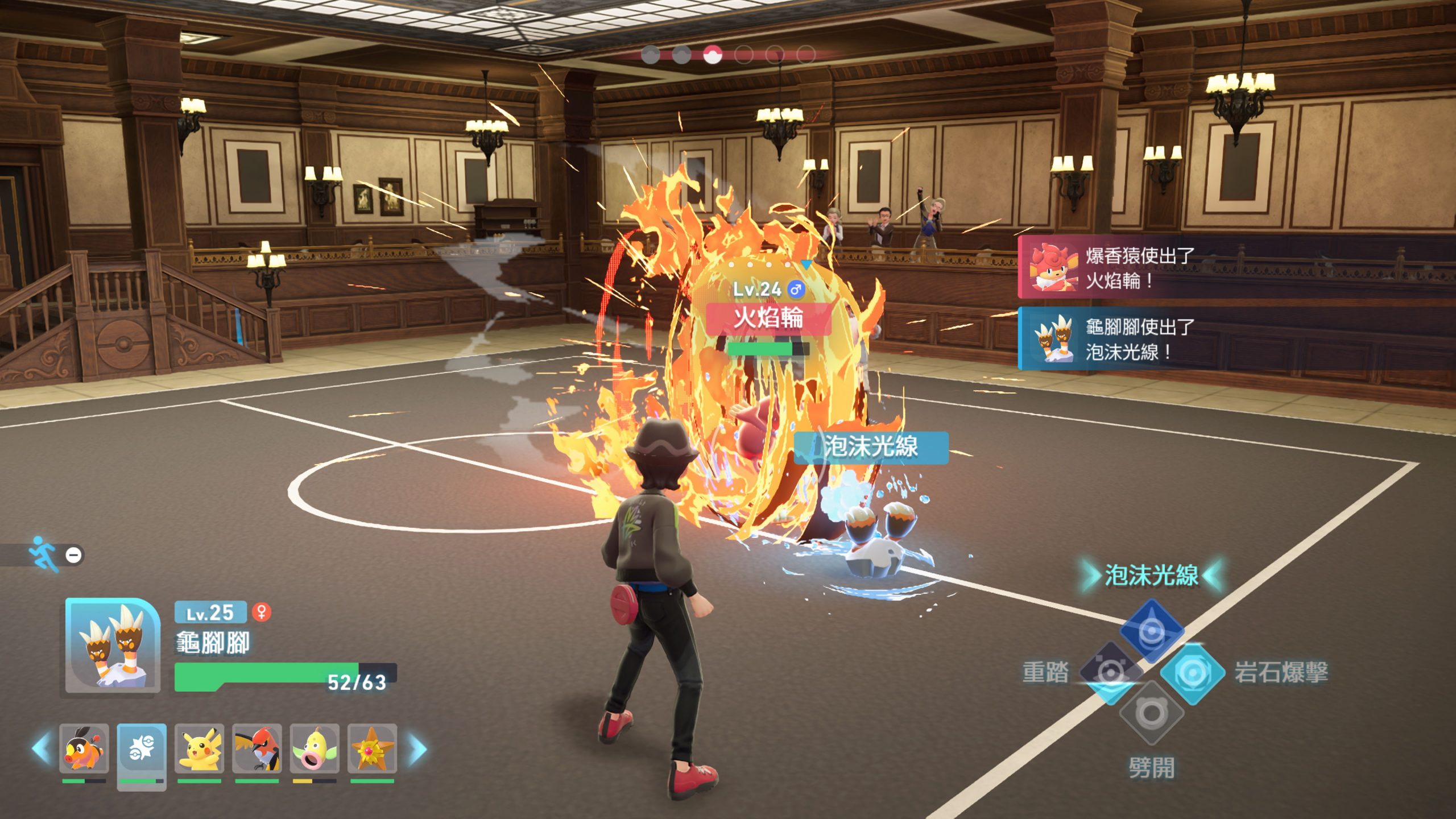Use the 泡沫光線 move on the top diamond
1456x819 pixels.
click(x=1152, y=630)
